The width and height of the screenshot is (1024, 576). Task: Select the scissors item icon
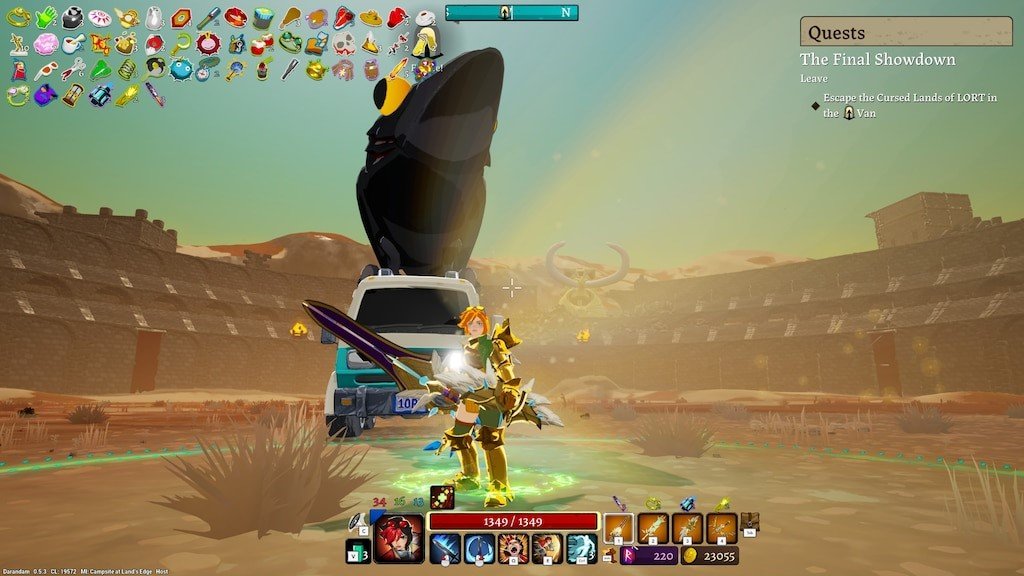click(x=73, y=70)
